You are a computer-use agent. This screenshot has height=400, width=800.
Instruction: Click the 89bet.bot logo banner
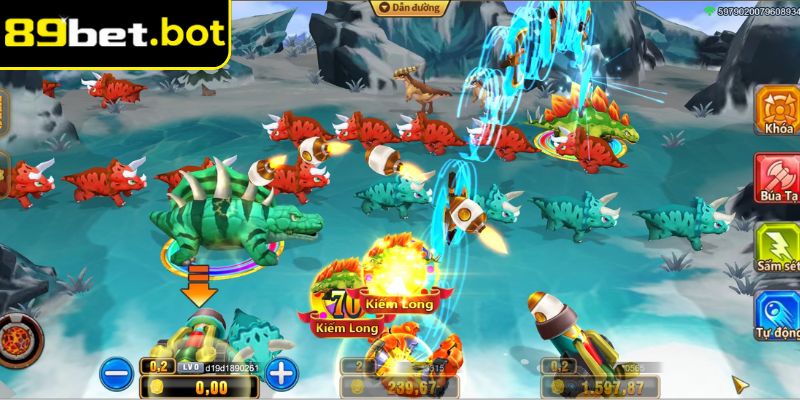click(114, 33)
